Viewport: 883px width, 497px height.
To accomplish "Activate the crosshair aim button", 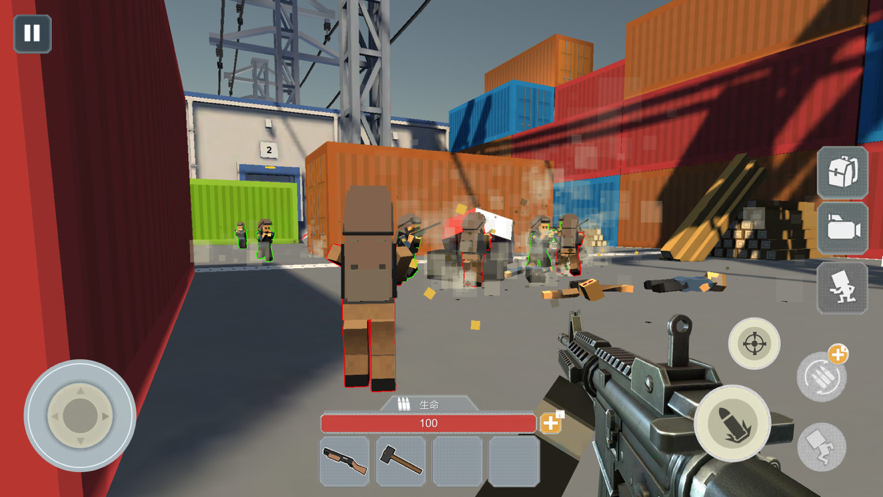I will point(754,344).
